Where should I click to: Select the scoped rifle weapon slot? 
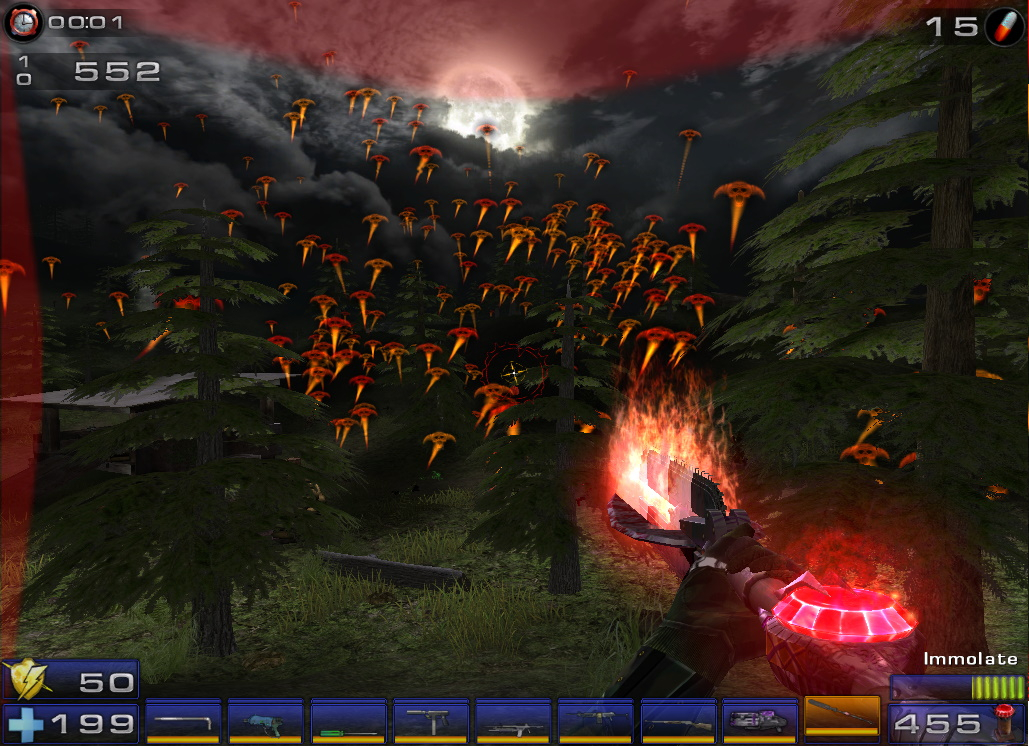[513, 720]
